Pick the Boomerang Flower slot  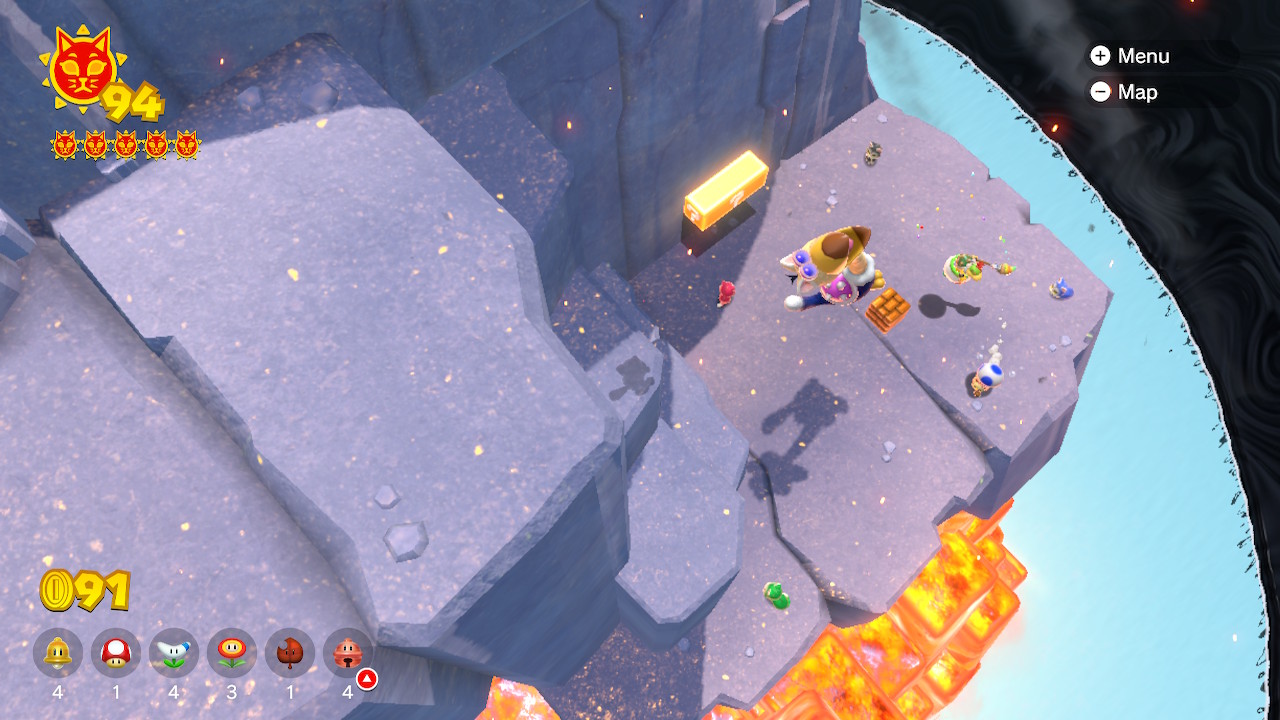[x=174, y=653]
